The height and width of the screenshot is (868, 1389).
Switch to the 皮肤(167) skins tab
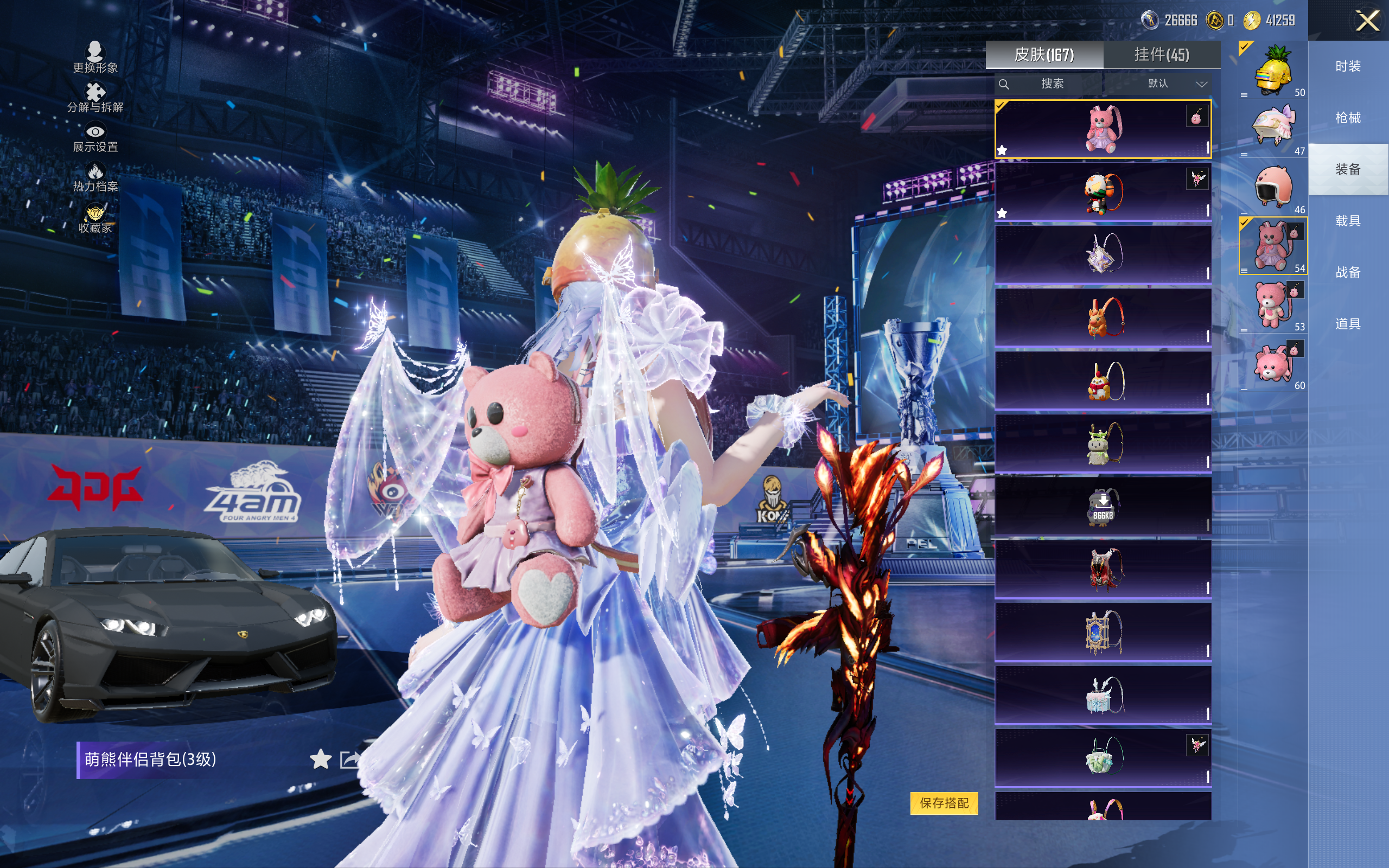1044,55
